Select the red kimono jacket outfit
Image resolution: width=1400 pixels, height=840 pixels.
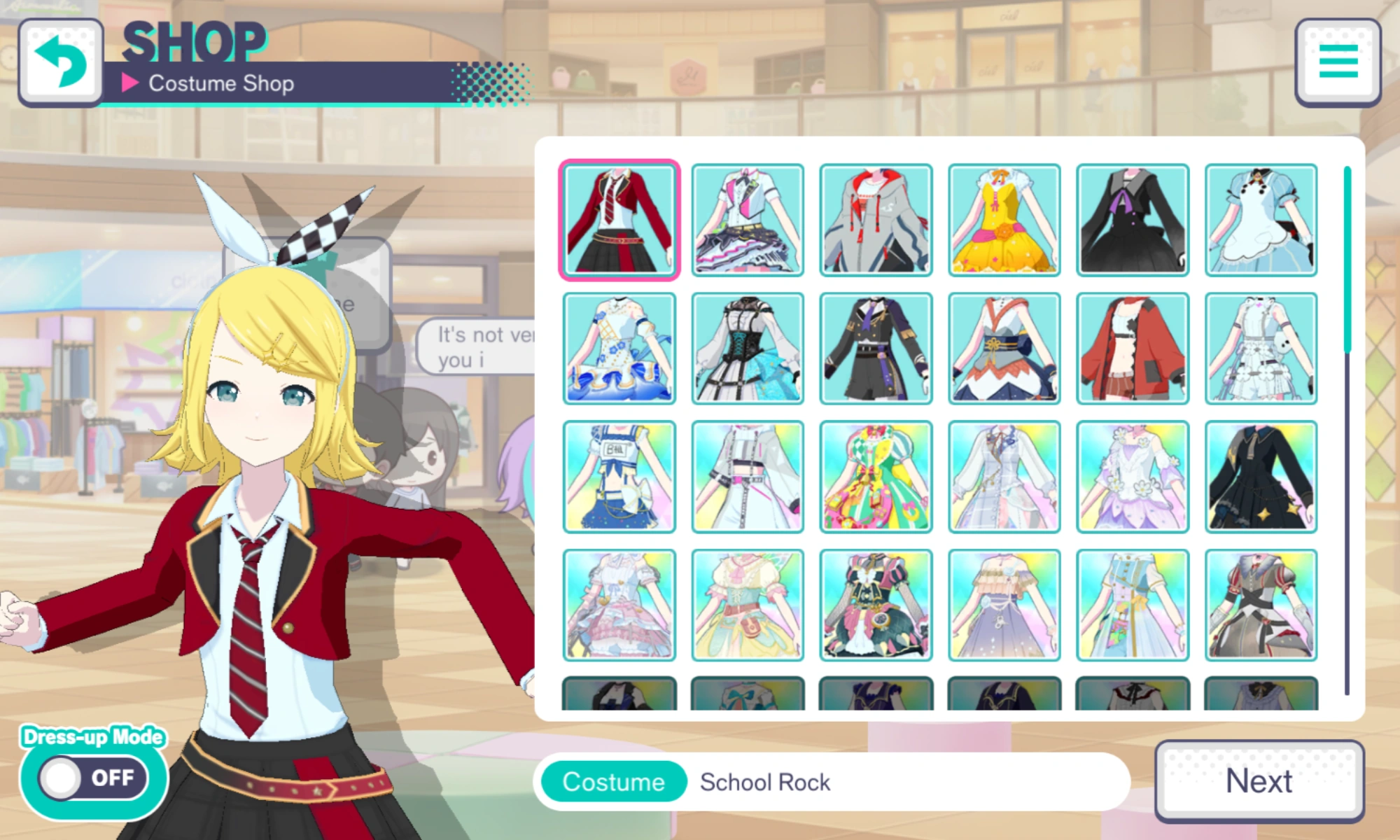[1133, 348]
